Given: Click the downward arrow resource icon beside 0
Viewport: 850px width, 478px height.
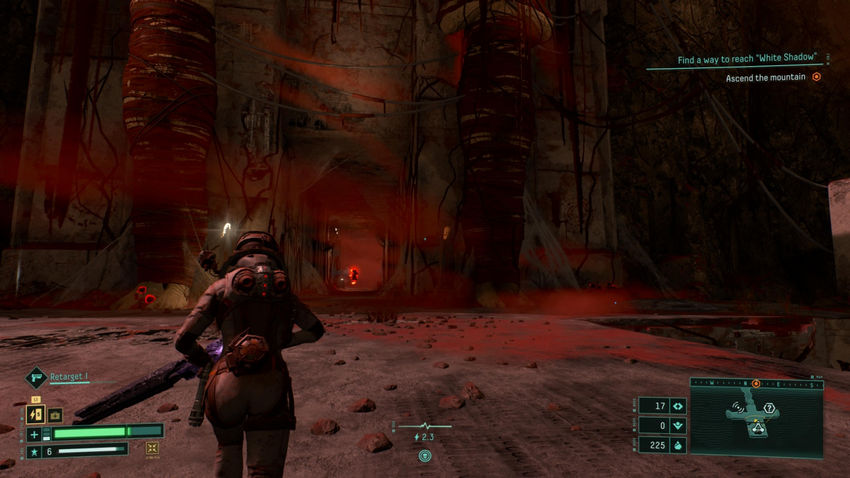Looking at the screenshot, I should tap(677, 425).
